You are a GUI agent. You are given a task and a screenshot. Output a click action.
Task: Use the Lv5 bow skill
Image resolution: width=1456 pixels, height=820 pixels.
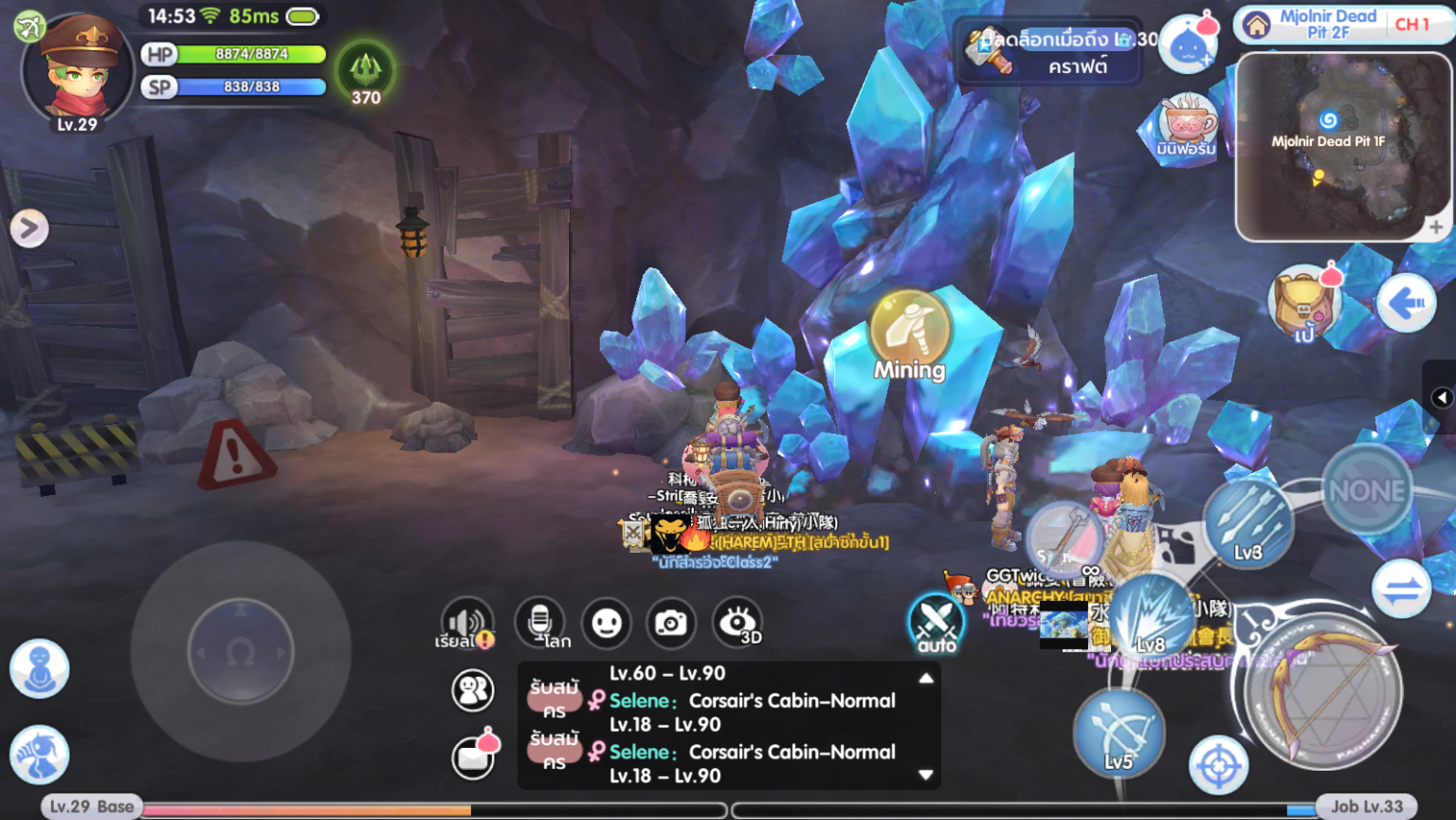1119,733
